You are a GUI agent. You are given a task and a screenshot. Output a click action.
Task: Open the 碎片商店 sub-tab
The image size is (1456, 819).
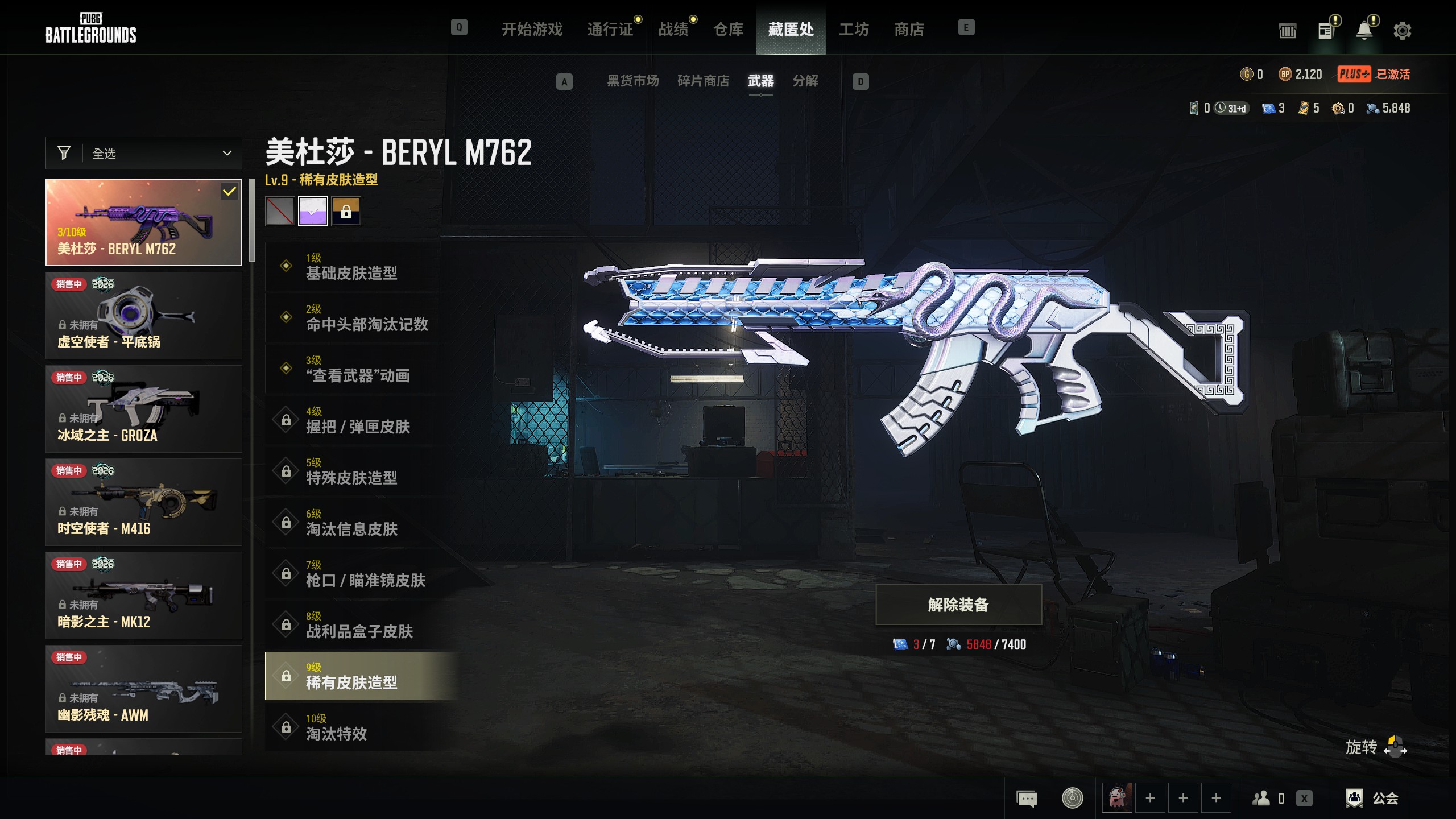703,81
